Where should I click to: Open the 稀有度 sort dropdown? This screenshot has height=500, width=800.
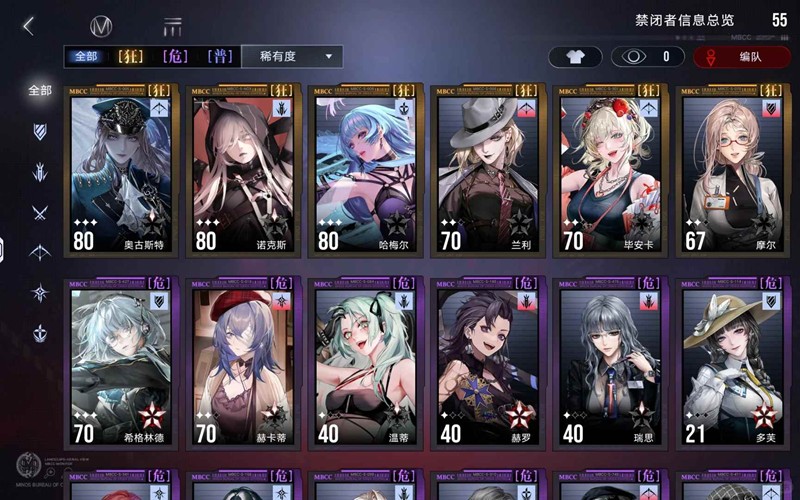coord(292,57)
